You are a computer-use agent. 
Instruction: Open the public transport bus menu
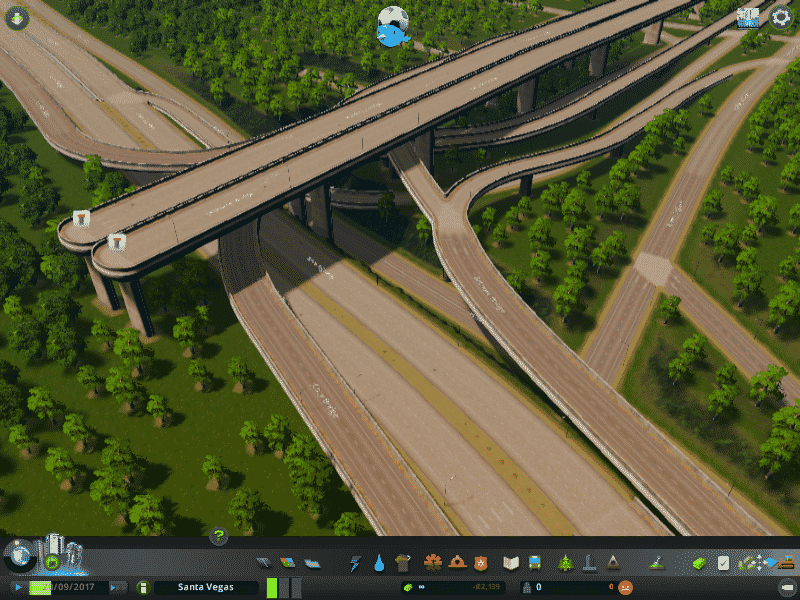tap(535, 563)
